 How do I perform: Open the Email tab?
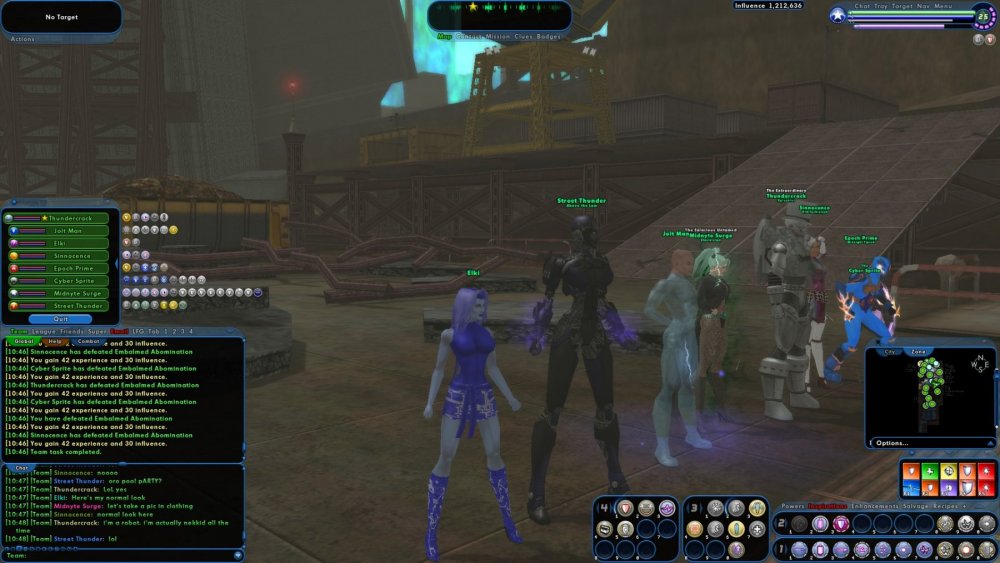tap(120, 331)
